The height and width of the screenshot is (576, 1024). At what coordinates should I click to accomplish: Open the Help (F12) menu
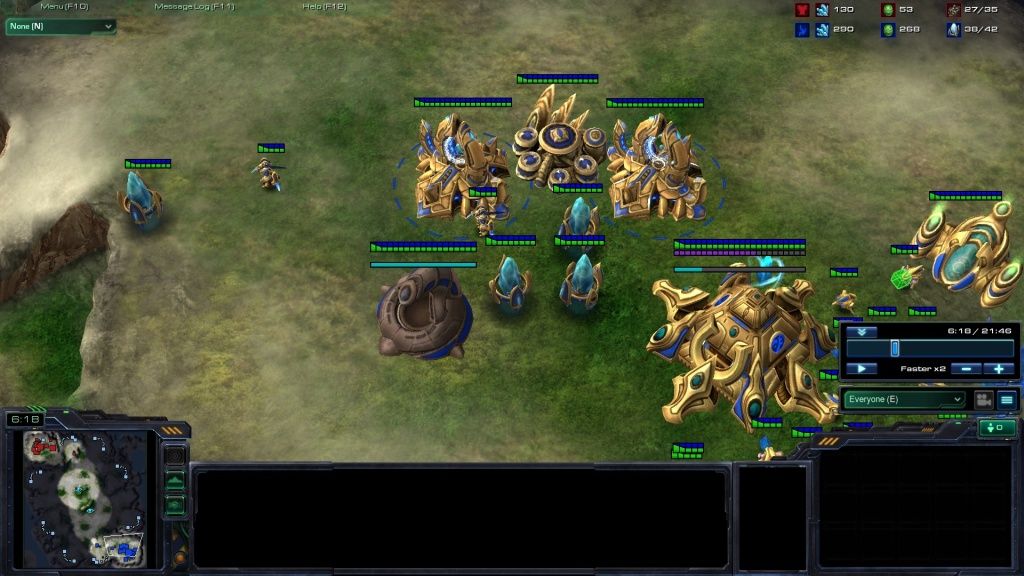[324, 6]
